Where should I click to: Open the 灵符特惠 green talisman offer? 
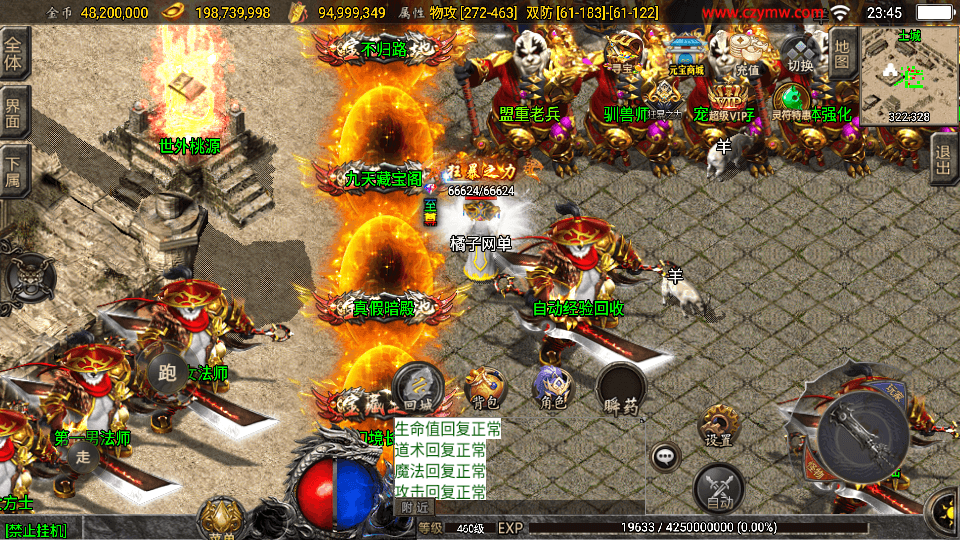pos(792,101)
